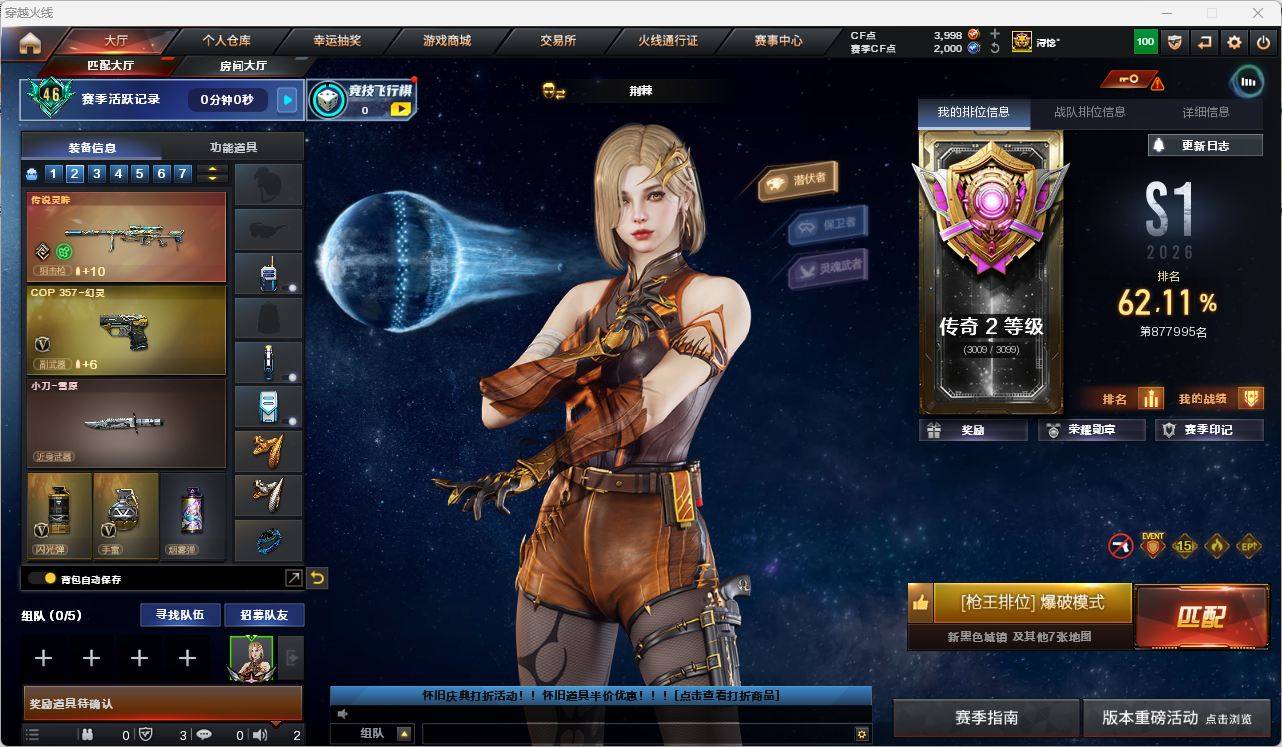
Task: Recruit teammates with 招募队友 button
Action: point(263,615)
